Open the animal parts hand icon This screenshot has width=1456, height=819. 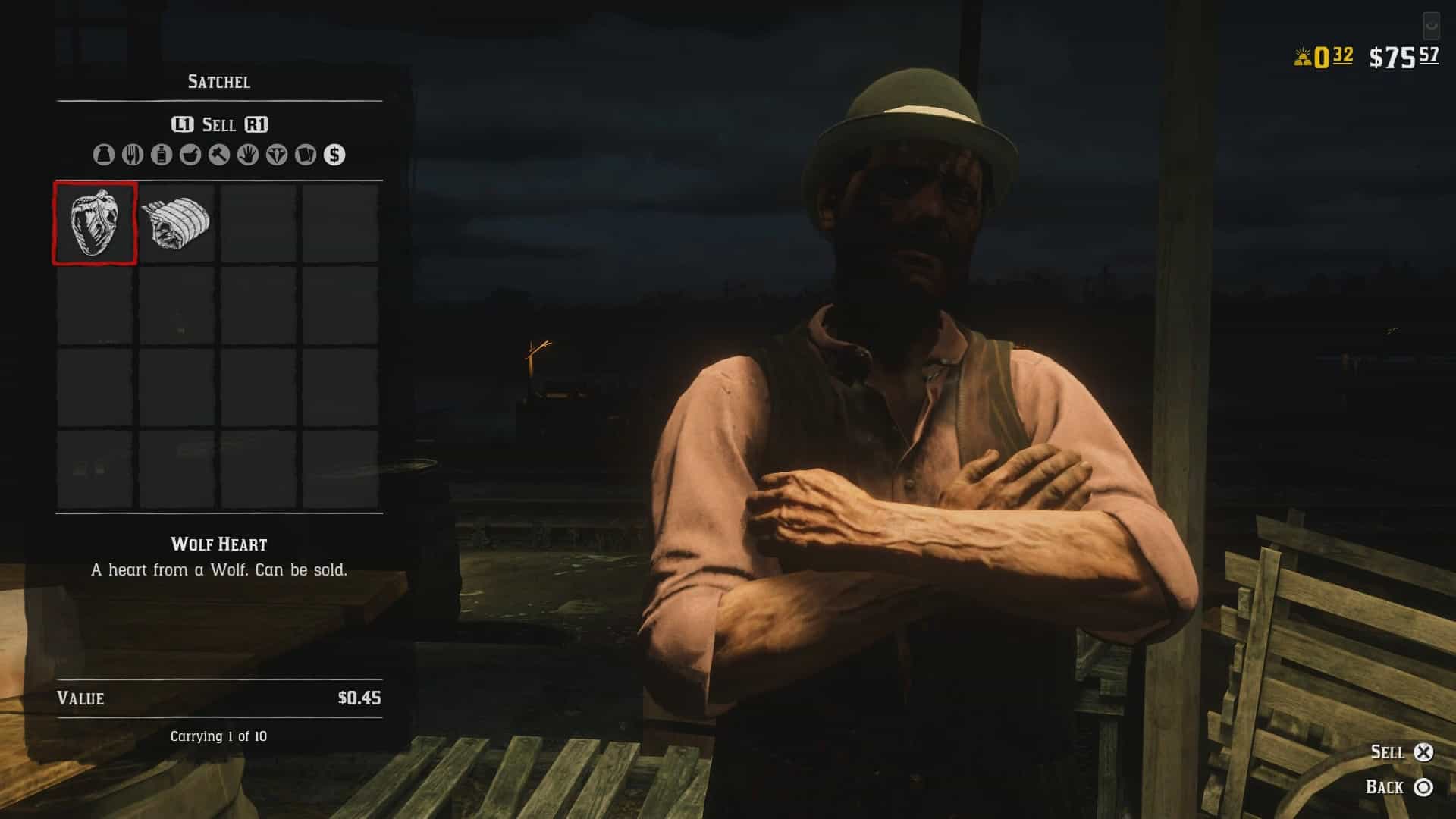pyautogui.click(x=247, y=157)
